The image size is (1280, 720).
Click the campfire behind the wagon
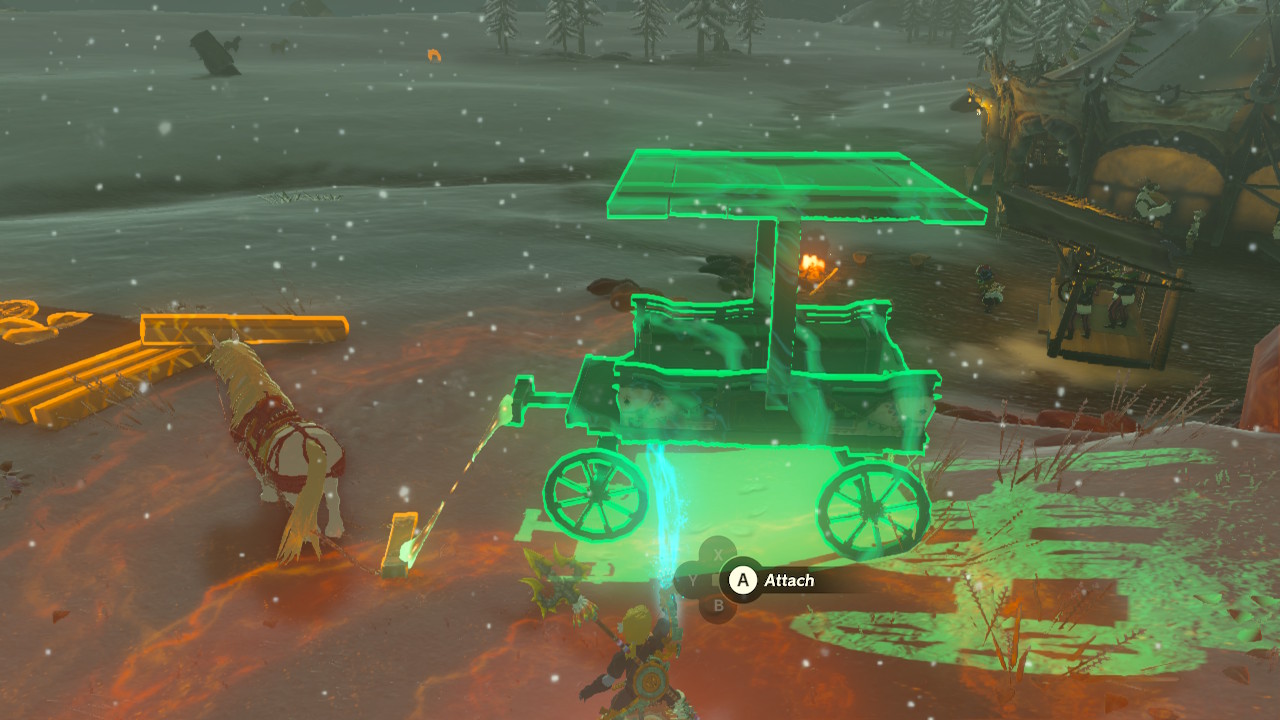click(812, 265)
